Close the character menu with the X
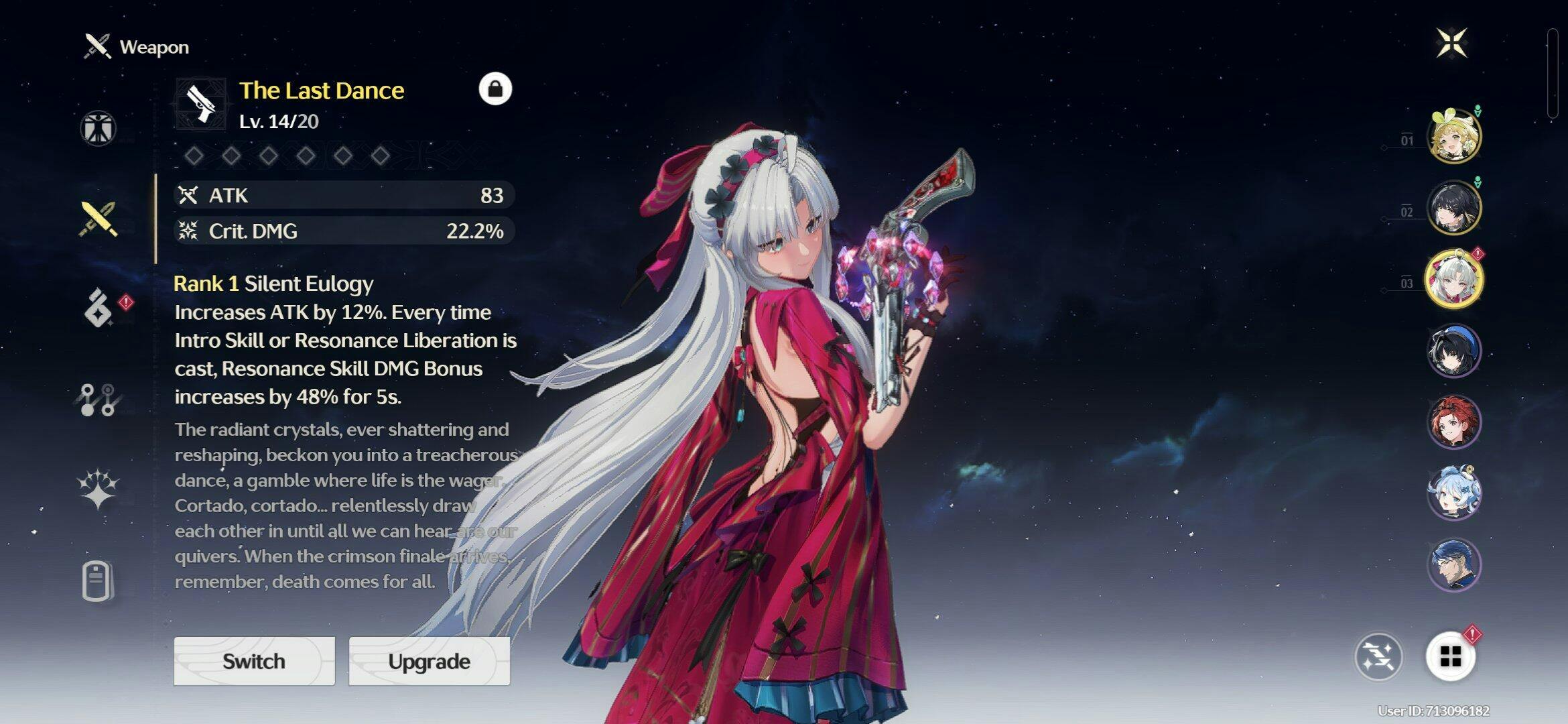 coord(1451,44)
